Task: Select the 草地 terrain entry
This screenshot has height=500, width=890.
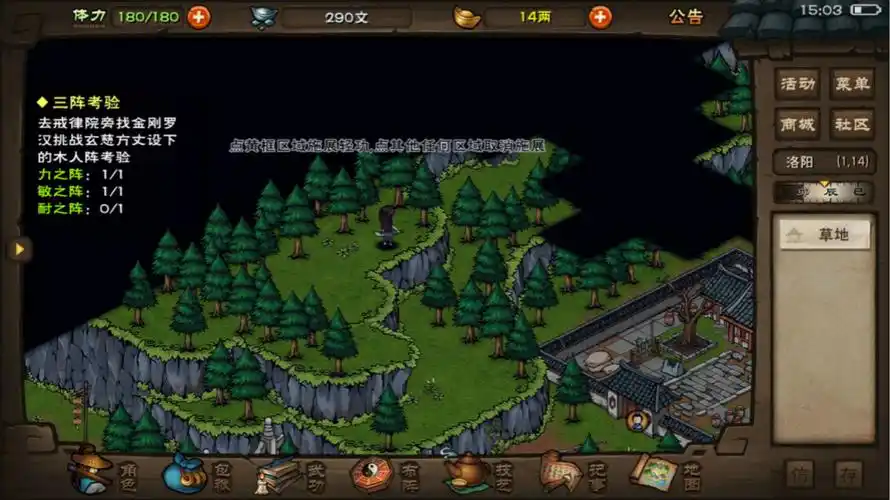Action: click(x=824, y=235)
